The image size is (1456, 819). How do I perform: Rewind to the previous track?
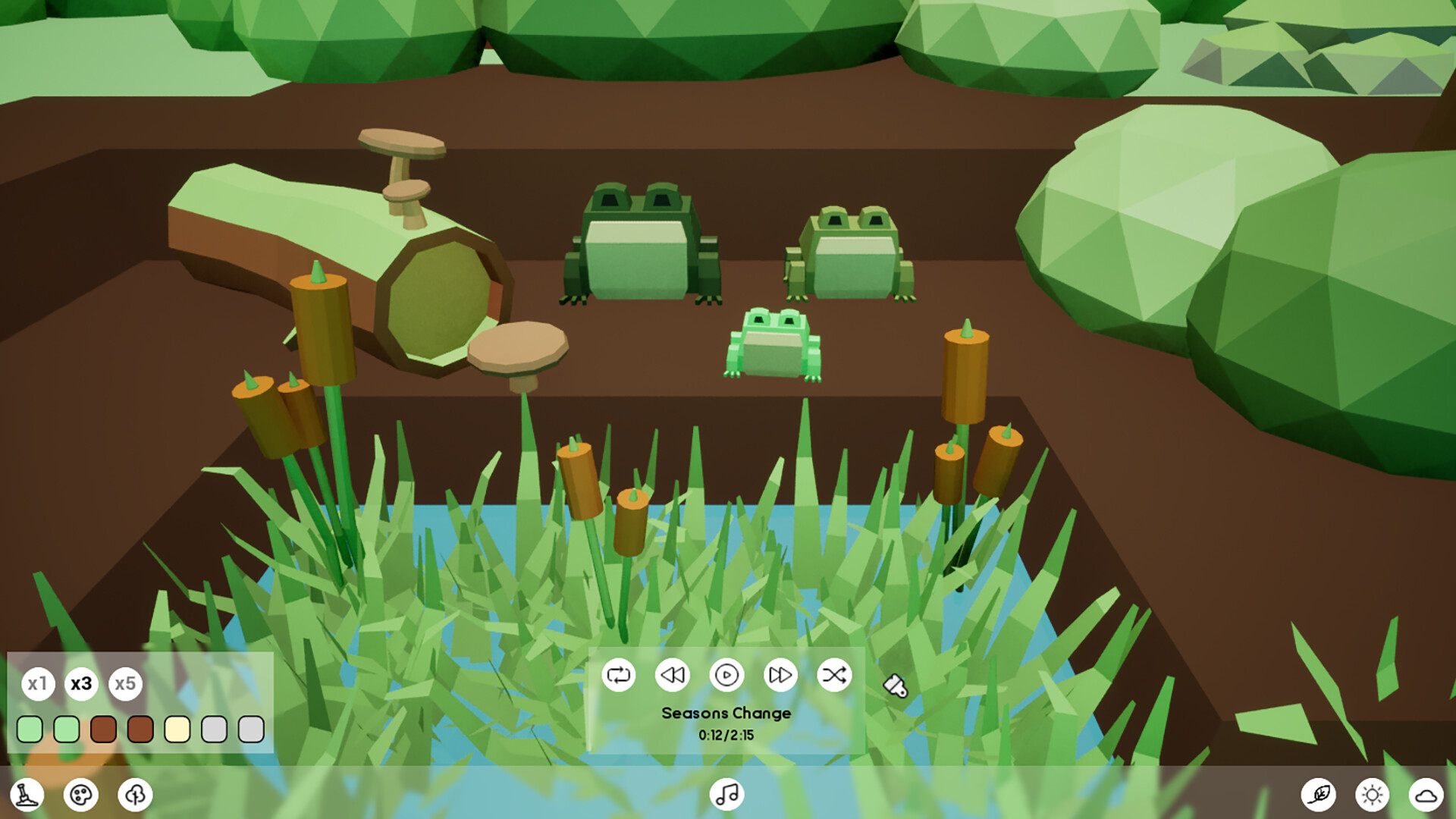point(673,673)
